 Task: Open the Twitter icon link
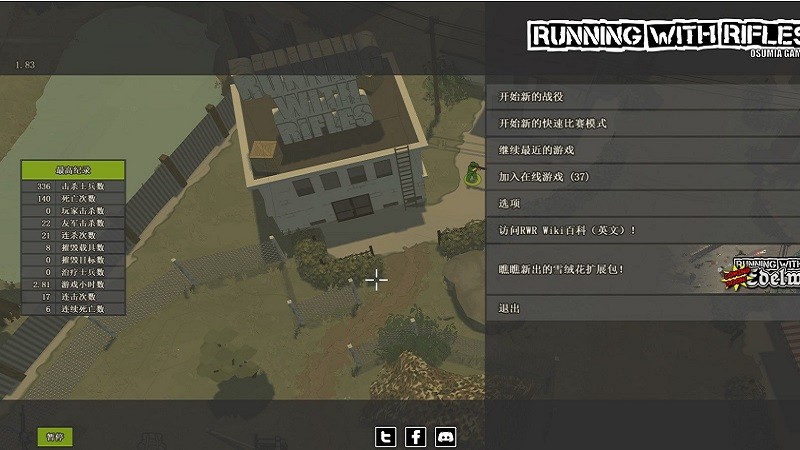tap(386, 437)
